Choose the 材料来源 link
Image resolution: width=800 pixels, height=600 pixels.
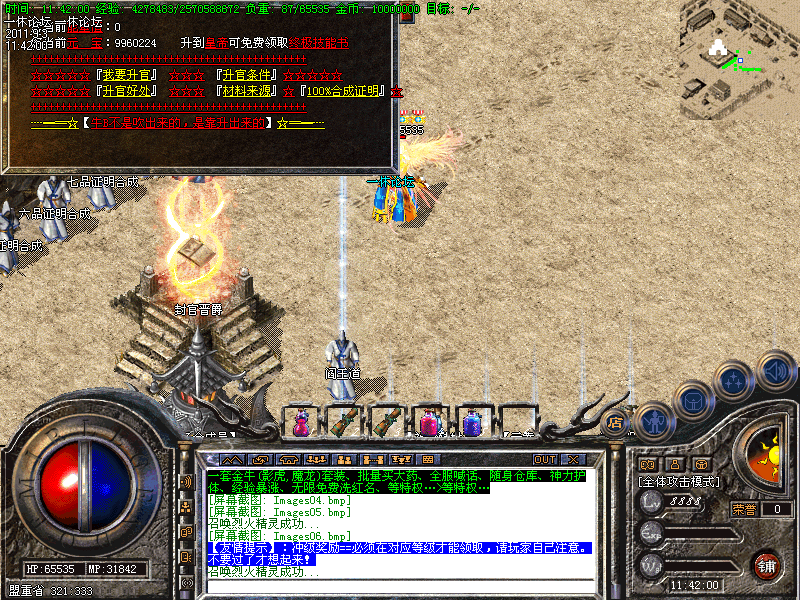(x=247, y=91)
